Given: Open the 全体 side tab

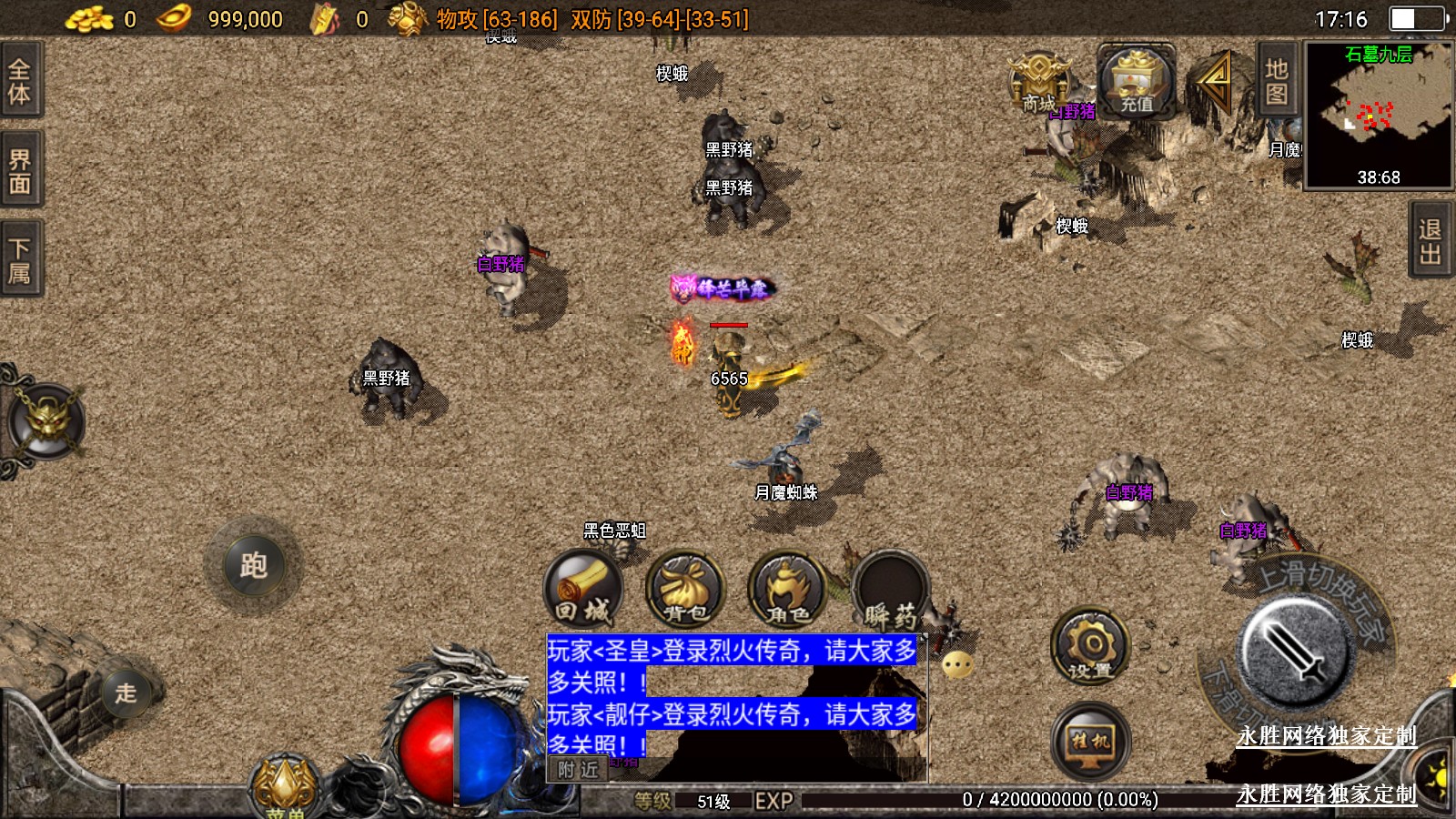Looking at the screenshot, I should 20,80.
